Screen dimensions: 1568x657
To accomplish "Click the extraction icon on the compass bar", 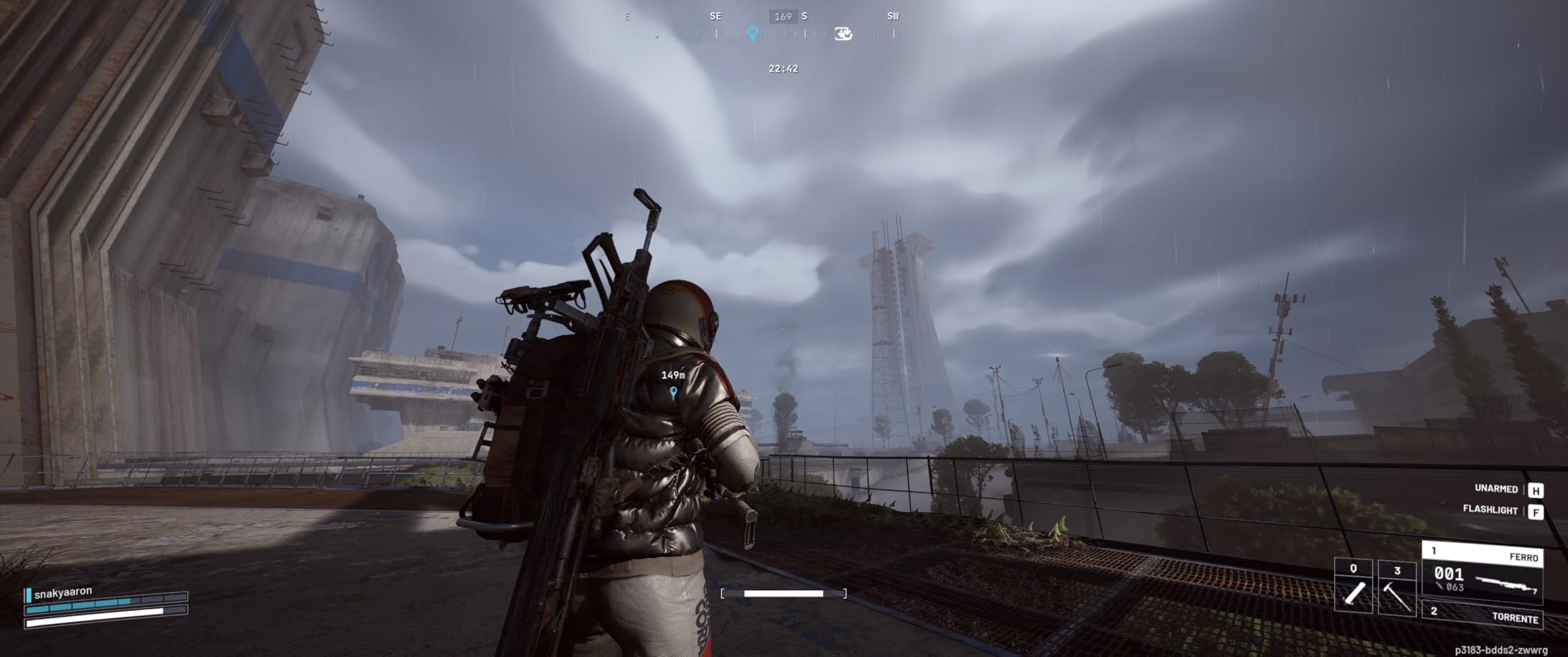I will [845, 34].
